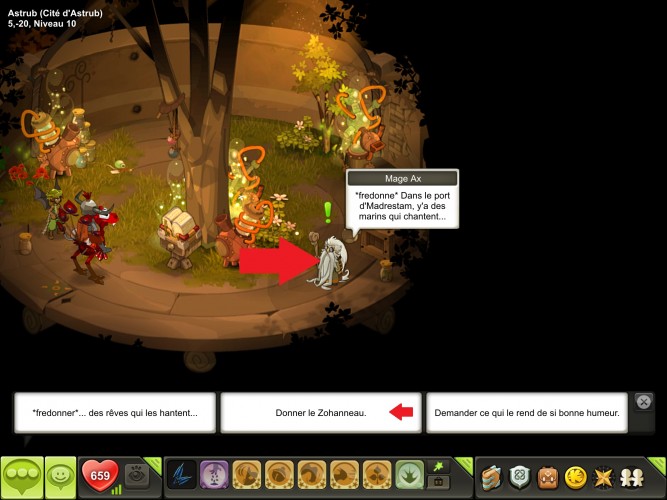Open the smiley emote menu
This screenshot has width=667, height=500.
[x=61, y=475]
